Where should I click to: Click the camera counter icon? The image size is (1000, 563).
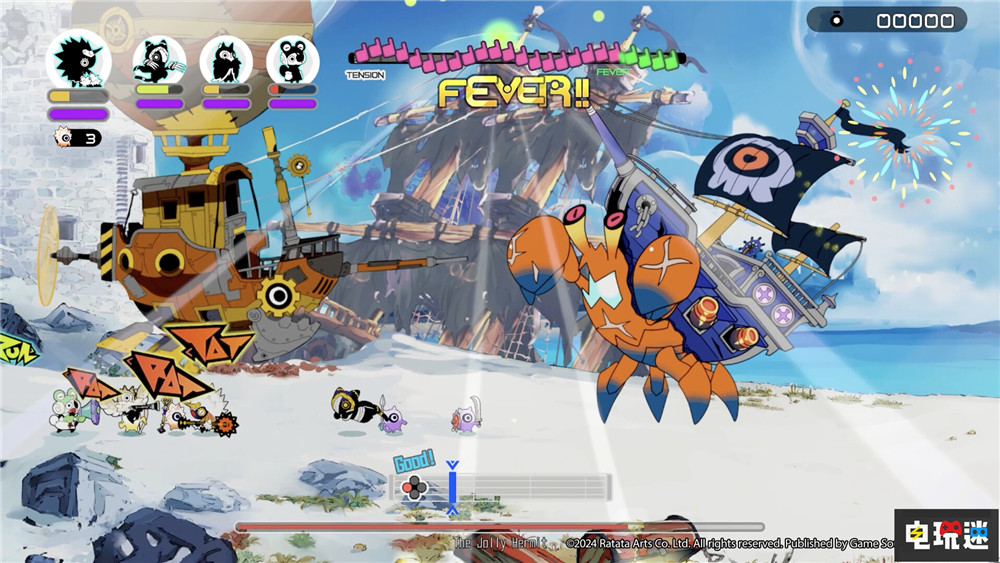(837, 20)
